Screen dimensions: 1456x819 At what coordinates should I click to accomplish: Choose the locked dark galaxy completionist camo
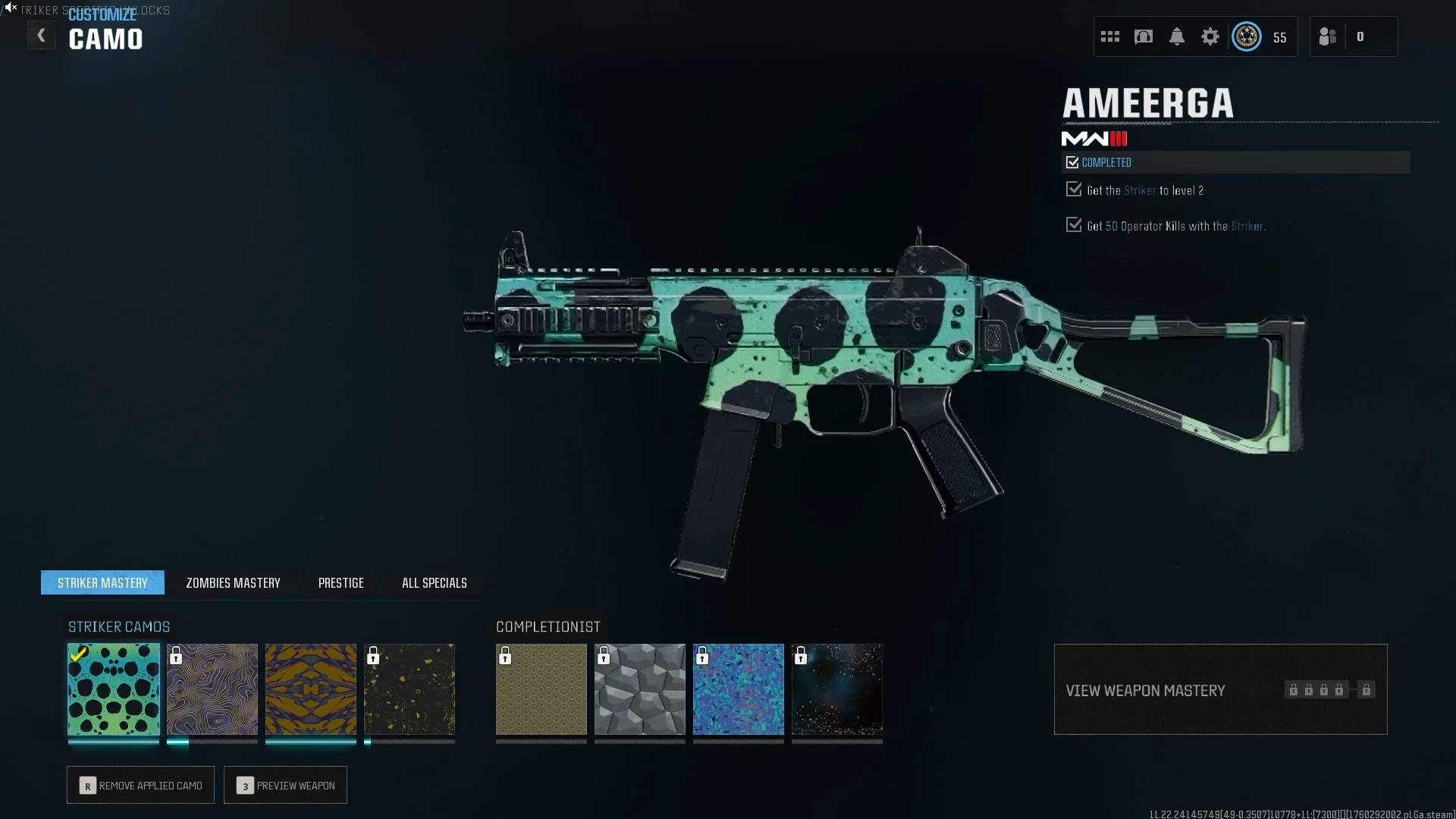(x=837, y=689)
